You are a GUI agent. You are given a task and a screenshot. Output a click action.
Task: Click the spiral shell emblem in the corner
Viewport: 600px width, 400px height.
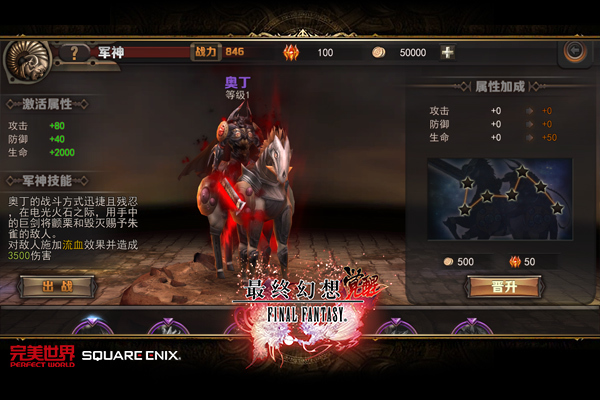coord(27,57)
